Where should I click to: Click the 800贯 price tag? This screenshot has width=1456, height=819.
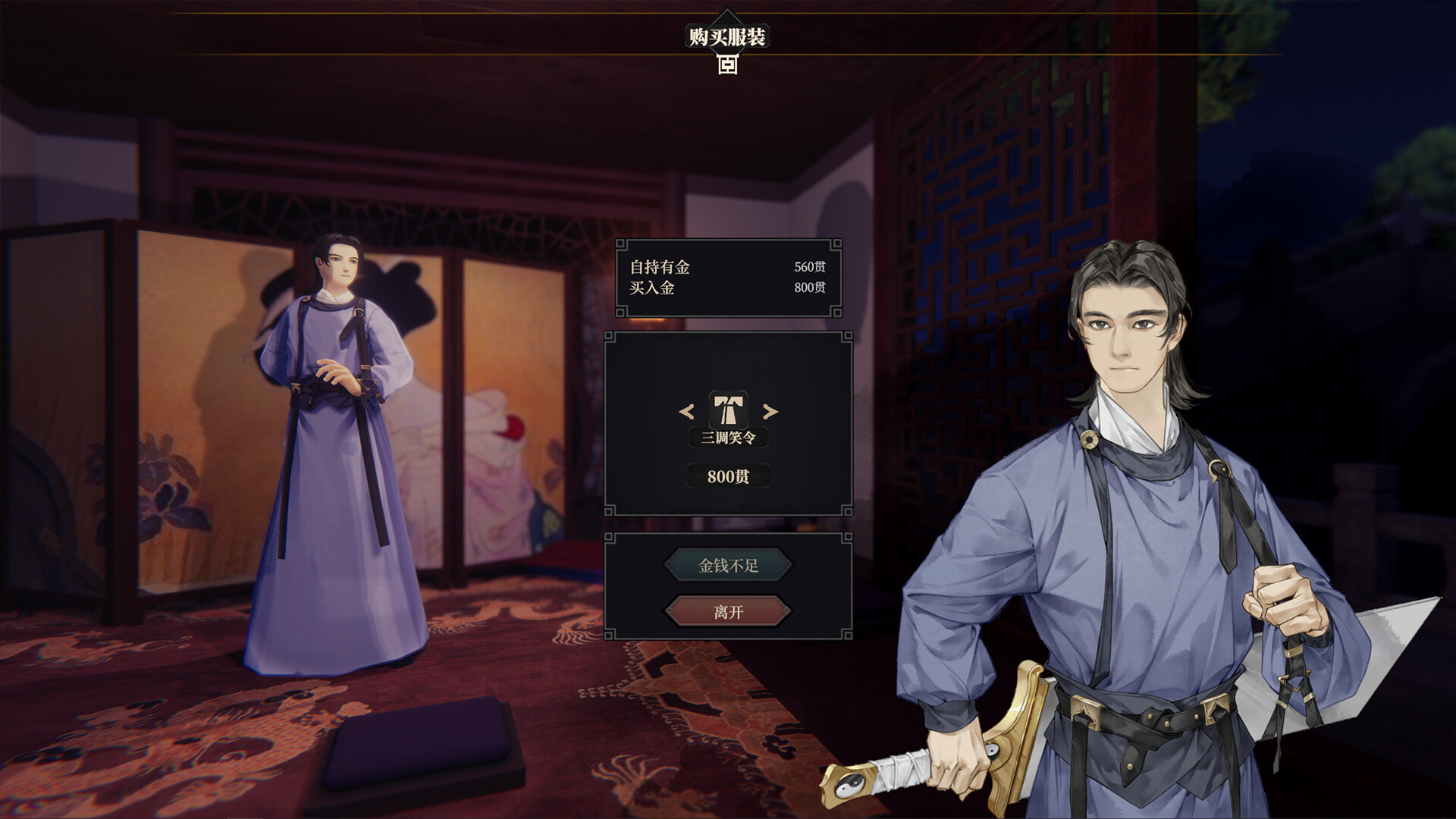point(728,477)
